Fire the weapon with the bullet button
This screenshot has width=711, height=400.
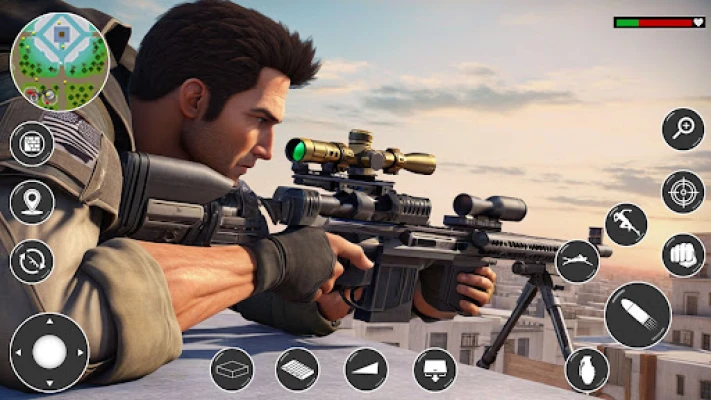pos(637,315)
